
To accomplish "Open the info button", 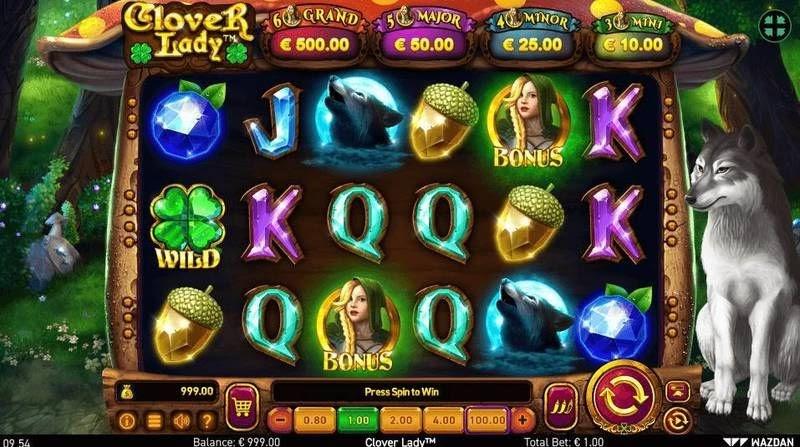I will pyautogui.click(x=127, y=421).
